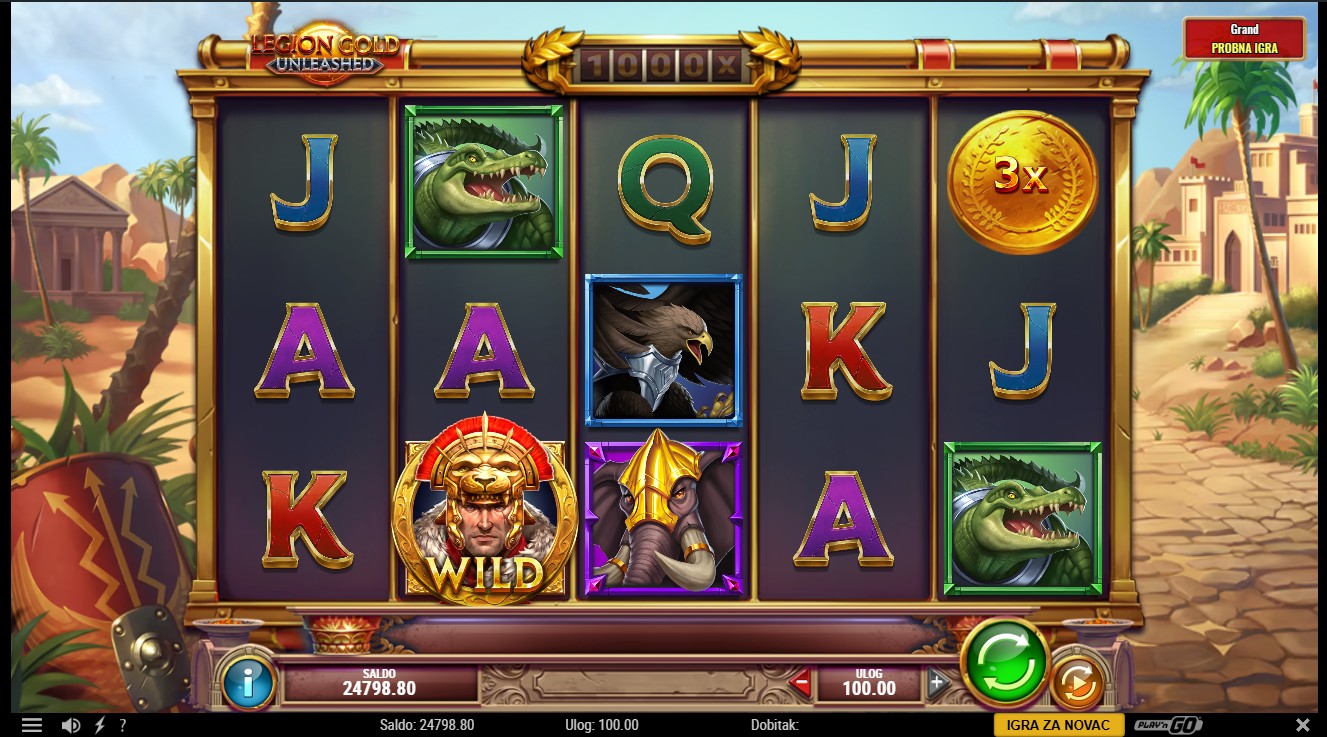Close the game with the X
Viewport: 1327px width, 737px height.
1302,725
